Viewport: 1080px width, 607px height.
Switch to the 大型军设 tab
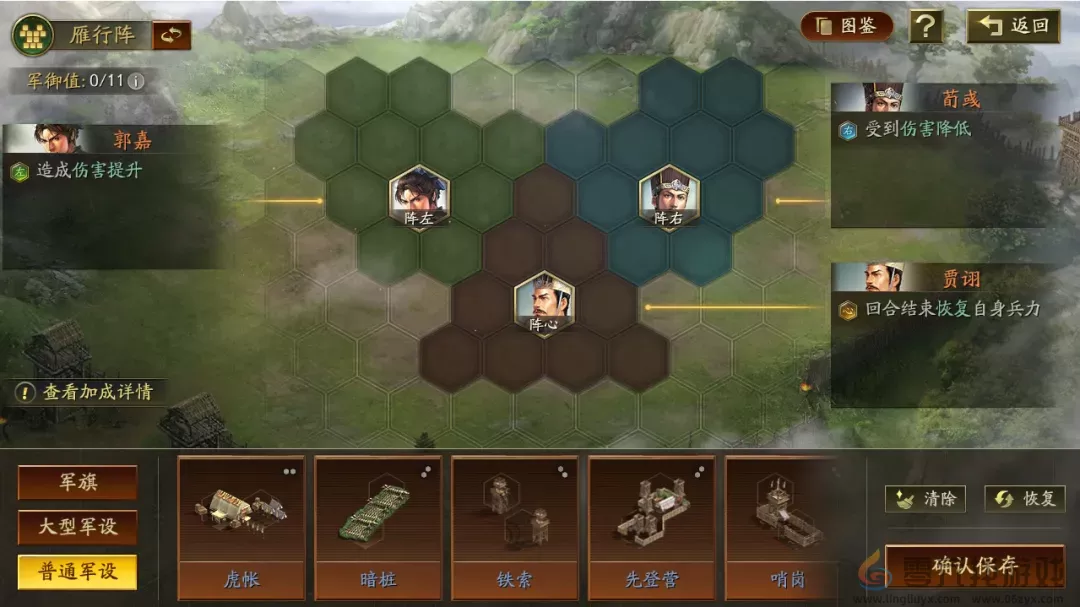pos(77,527)
